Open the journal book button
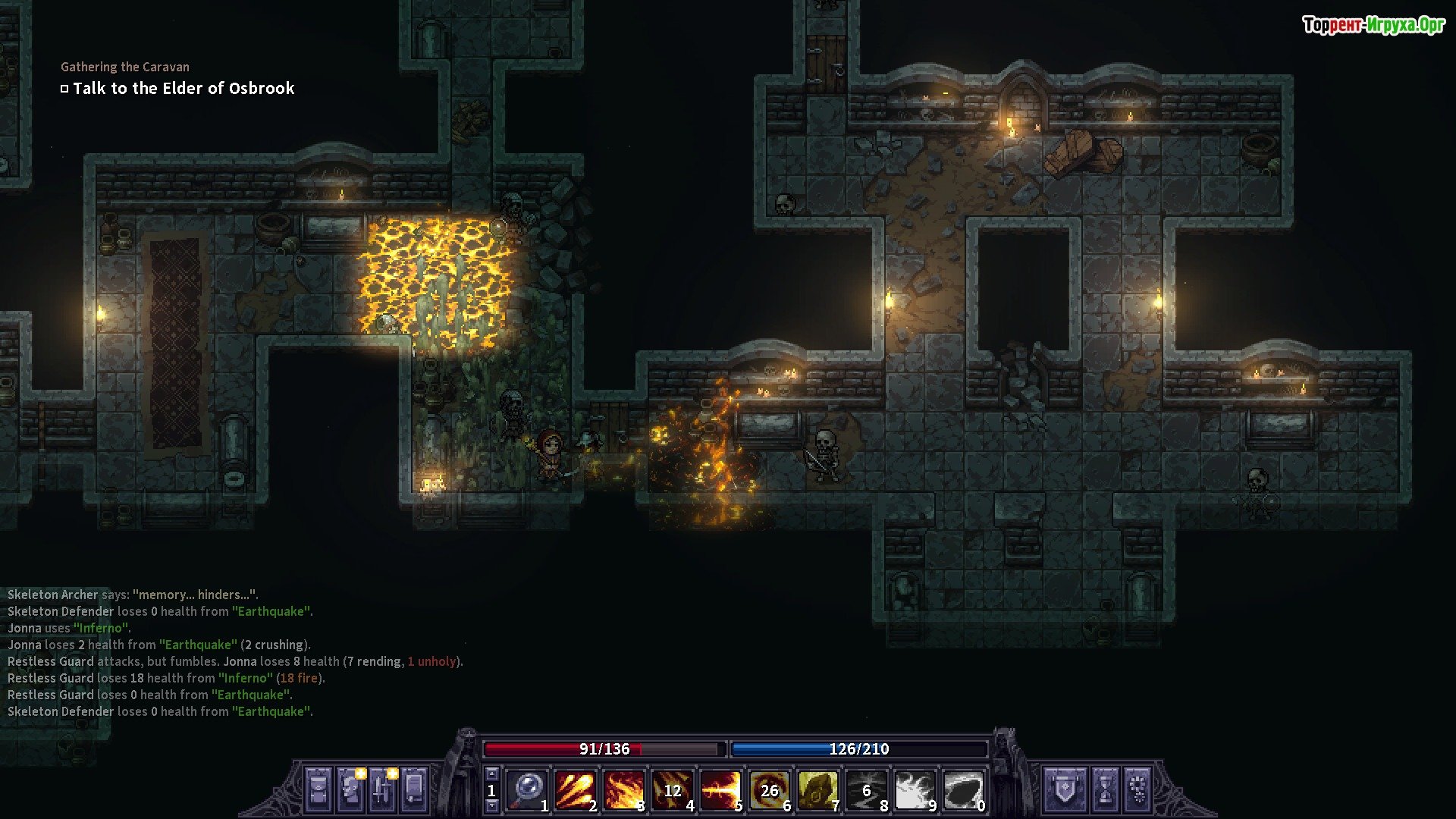This screenshot has height=819, width=1456. pyautogui.click(x=414, y=789)
